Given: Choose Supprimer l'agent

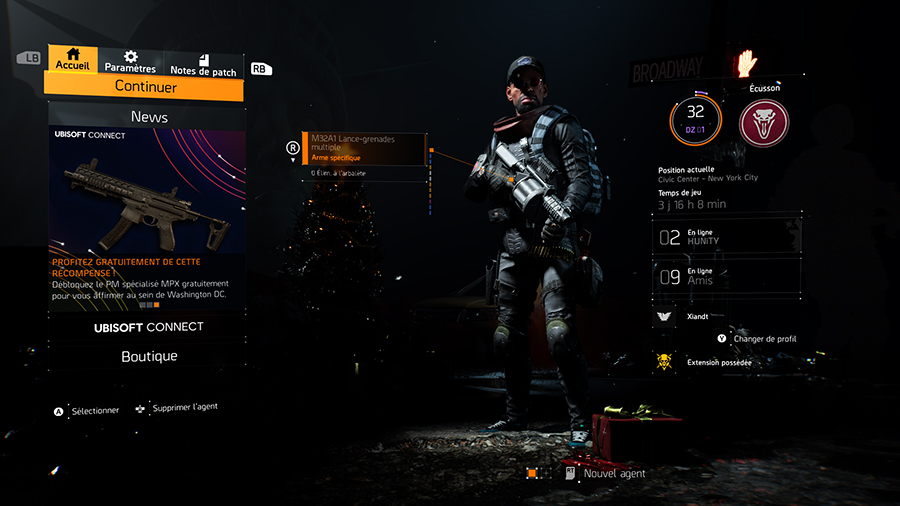Looking at the screenshot, I should pos(184,408).
